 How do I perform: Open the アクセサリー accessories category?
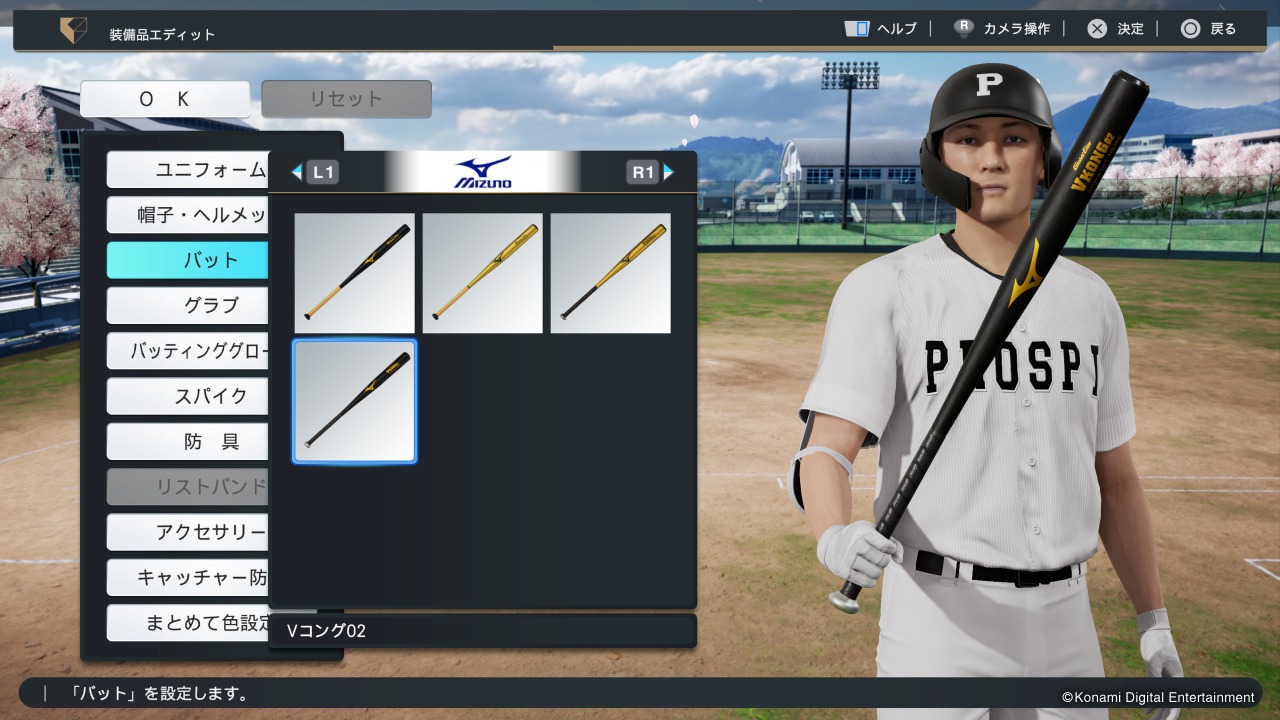pyautogui.click(x=188, y=532)
